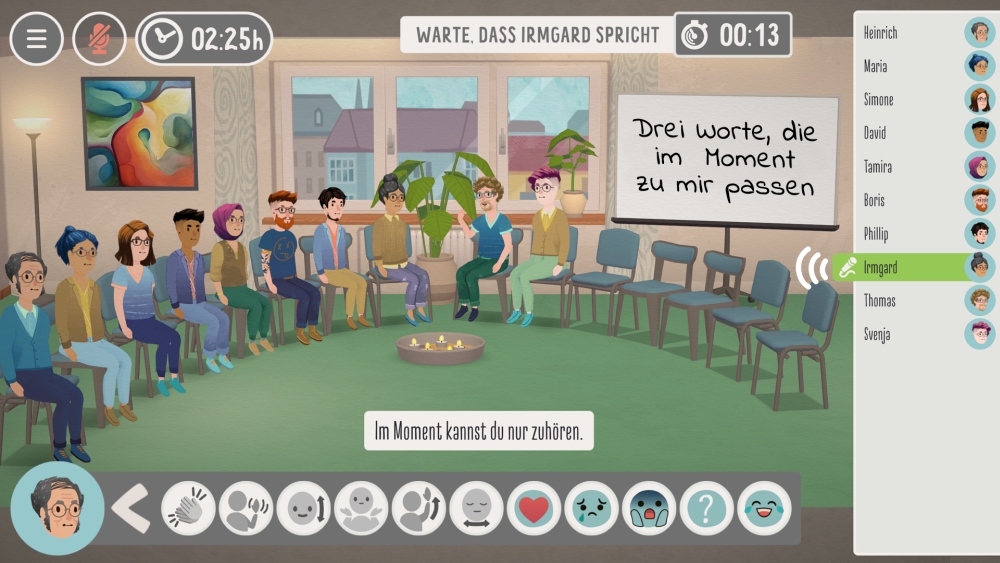The image size is (1000, 563).
Task: Choose the nodding face reaction
Action: [x=303, y=508]
